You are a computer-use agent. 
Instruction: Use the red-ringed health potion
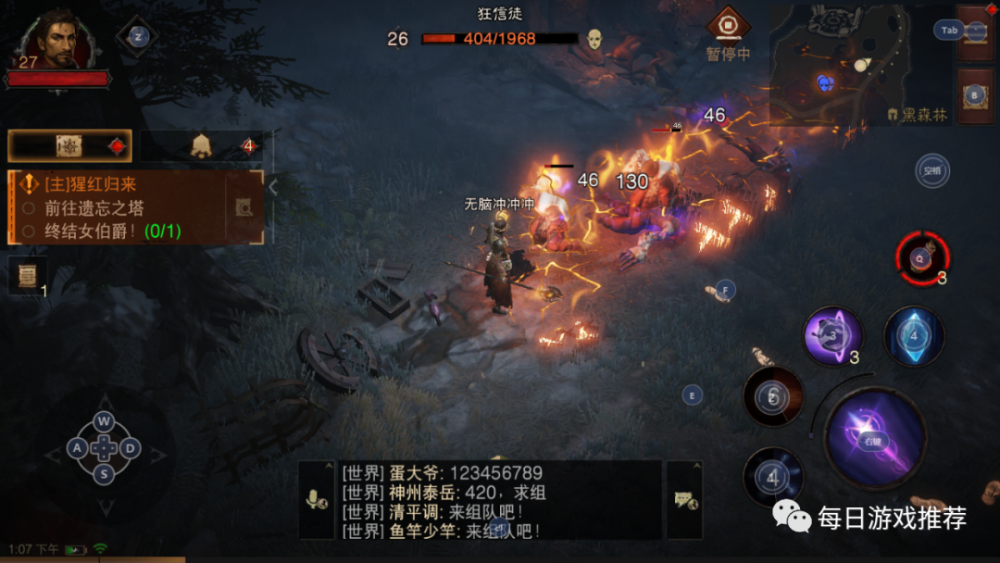coord(923,258)
